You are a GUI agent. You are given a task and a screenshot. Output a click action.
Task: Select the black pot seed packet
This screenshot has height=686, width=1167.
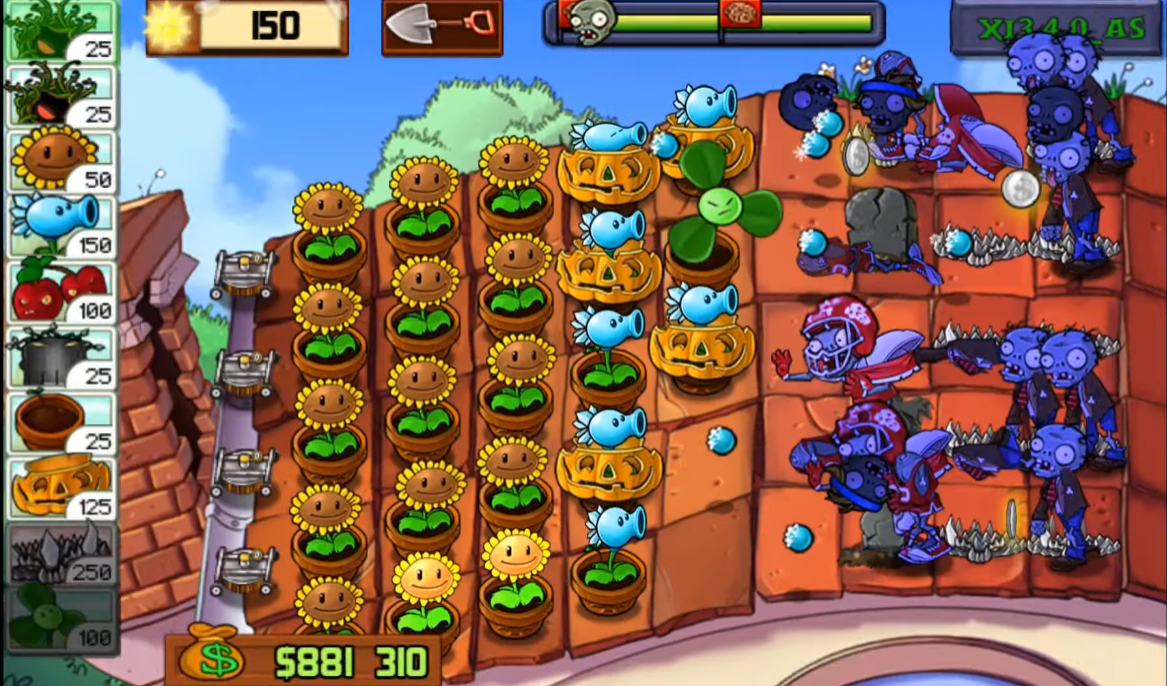point(62,355)
